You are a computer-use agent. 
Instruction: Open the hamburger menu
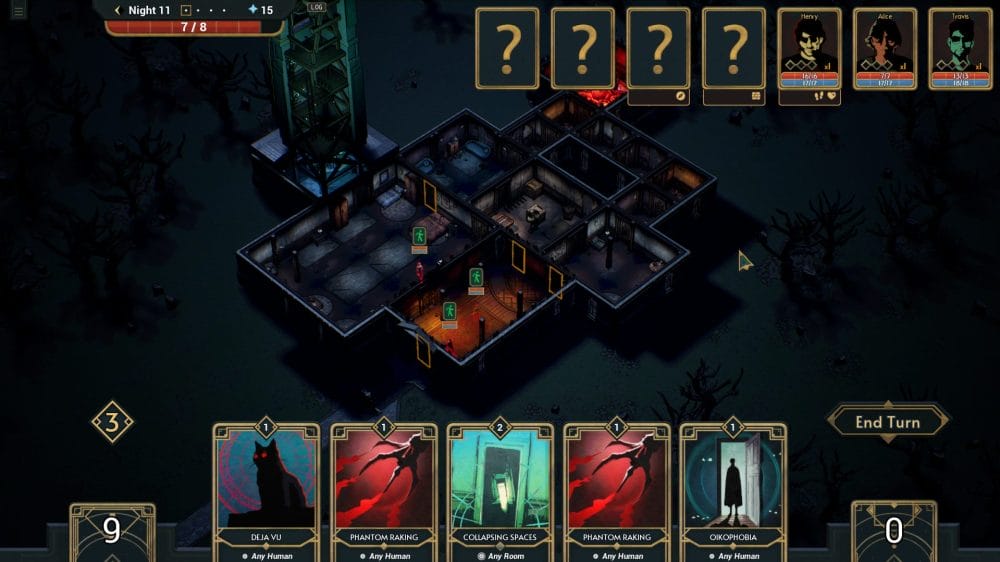click(x=18, y=12)
